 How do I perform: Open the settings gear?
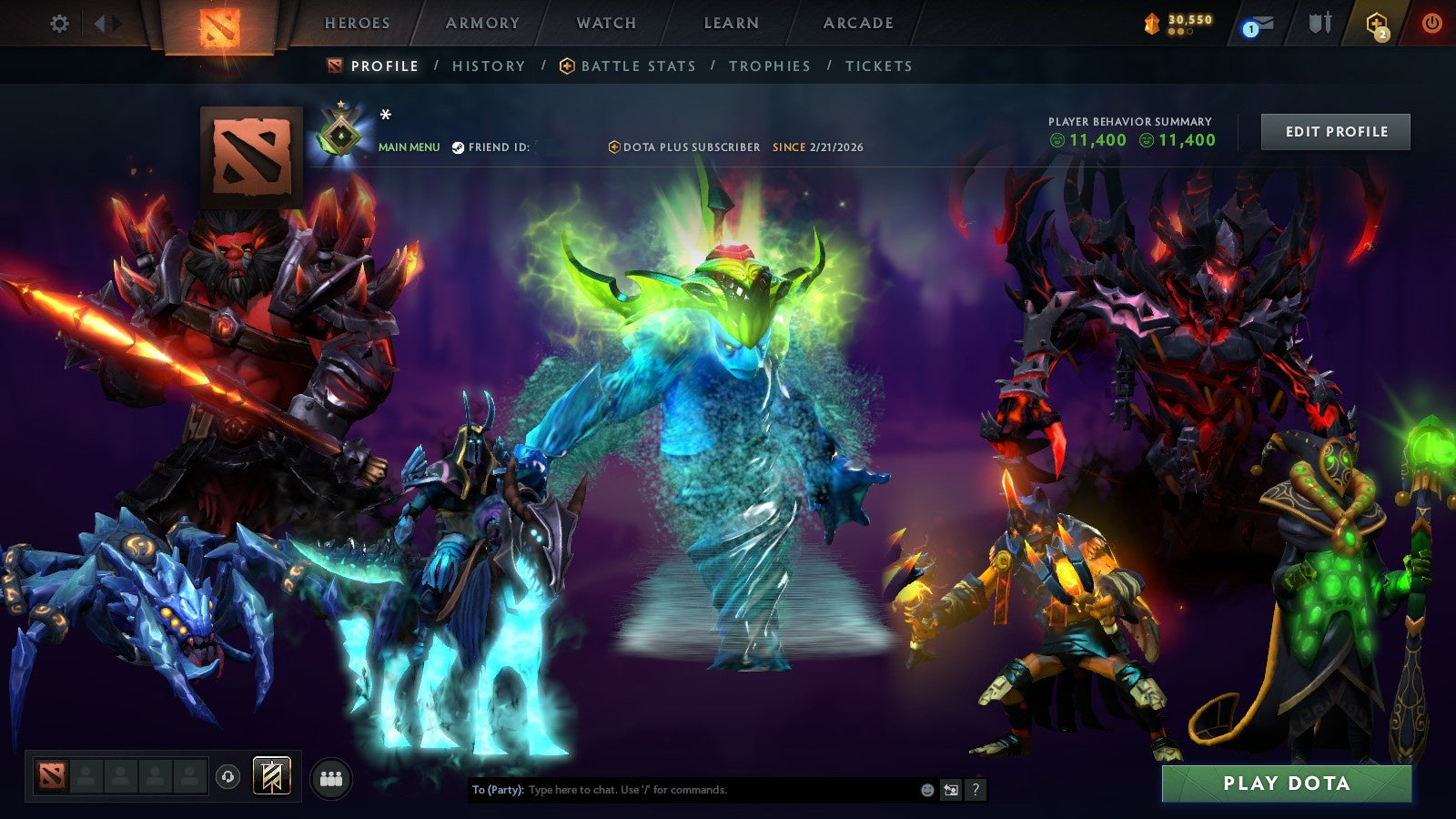click(59, 24)
